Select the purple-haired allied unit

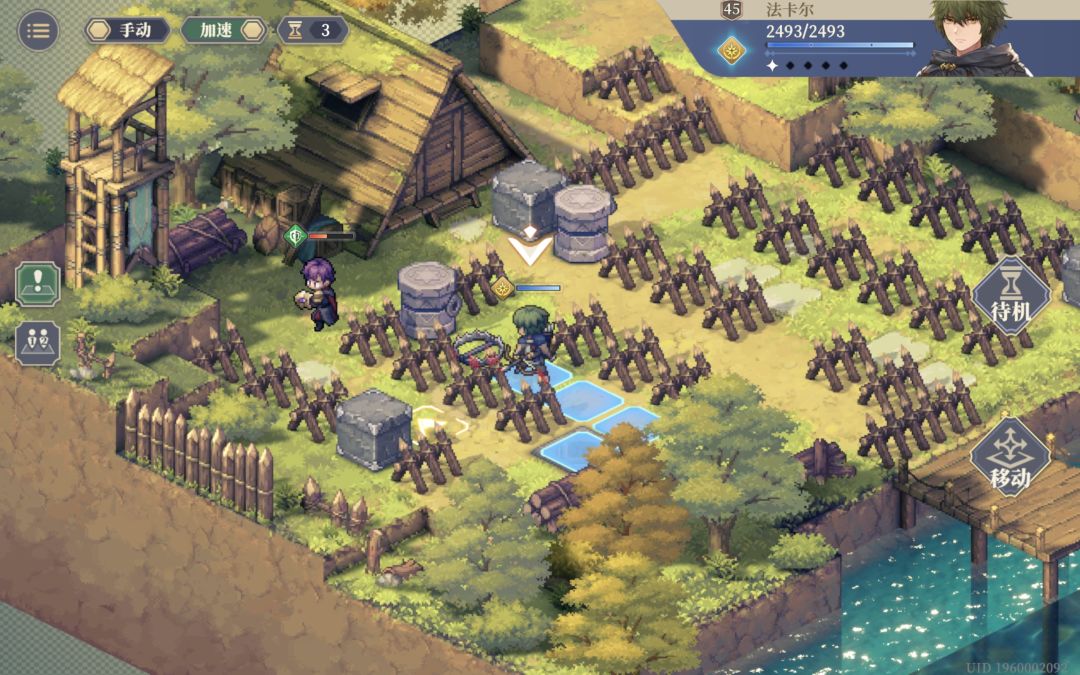322,292
